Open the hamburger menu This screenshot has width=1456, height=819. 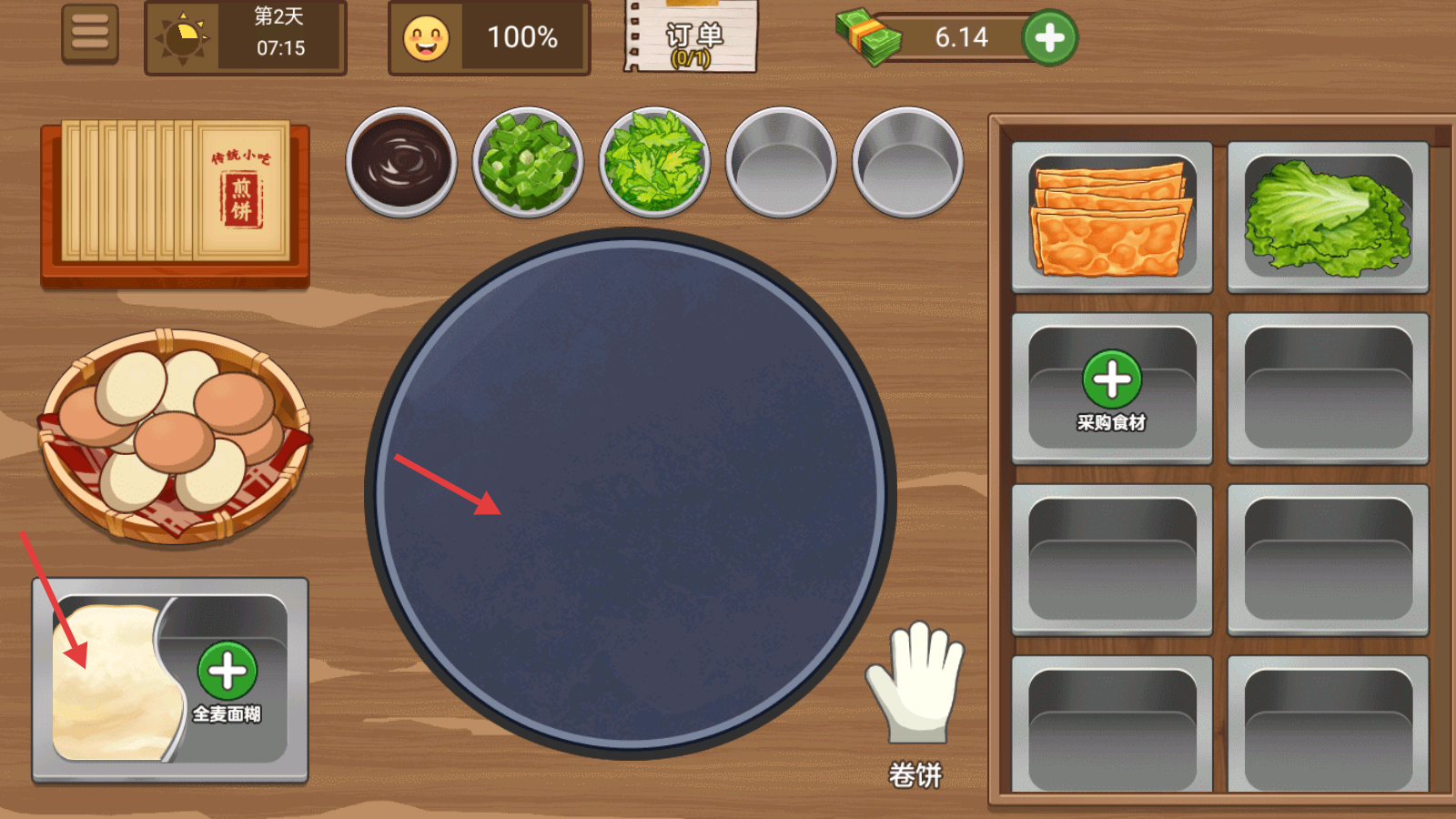pos(90,34)
